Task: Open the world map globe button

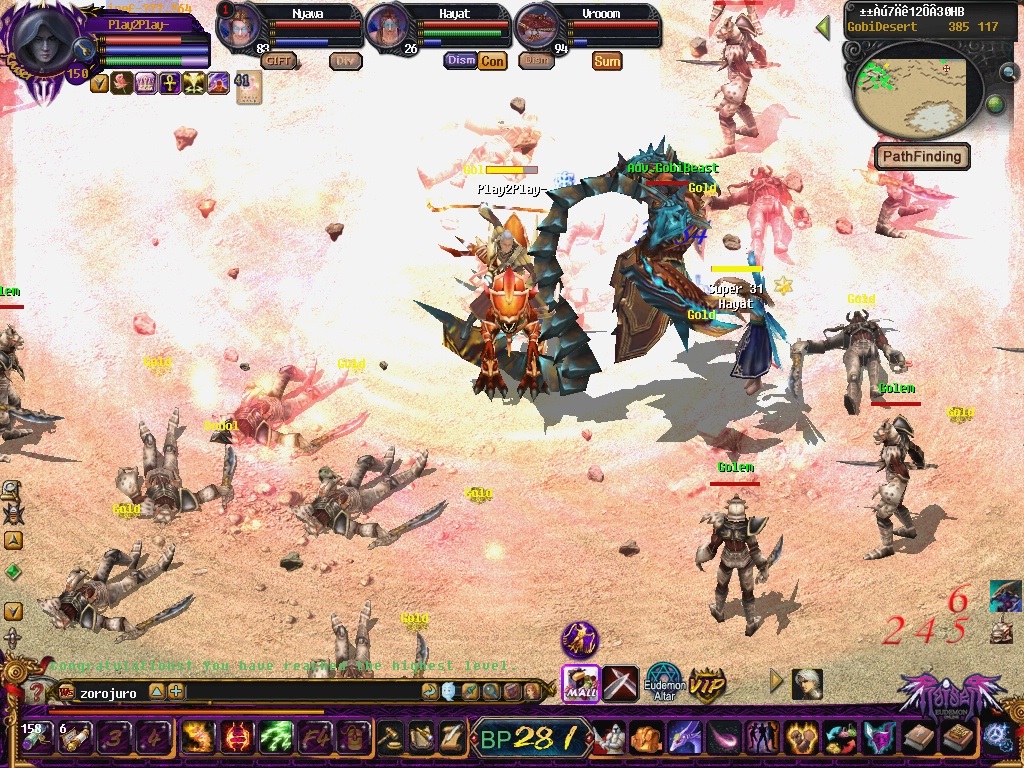Action: [x=995, y=104]
